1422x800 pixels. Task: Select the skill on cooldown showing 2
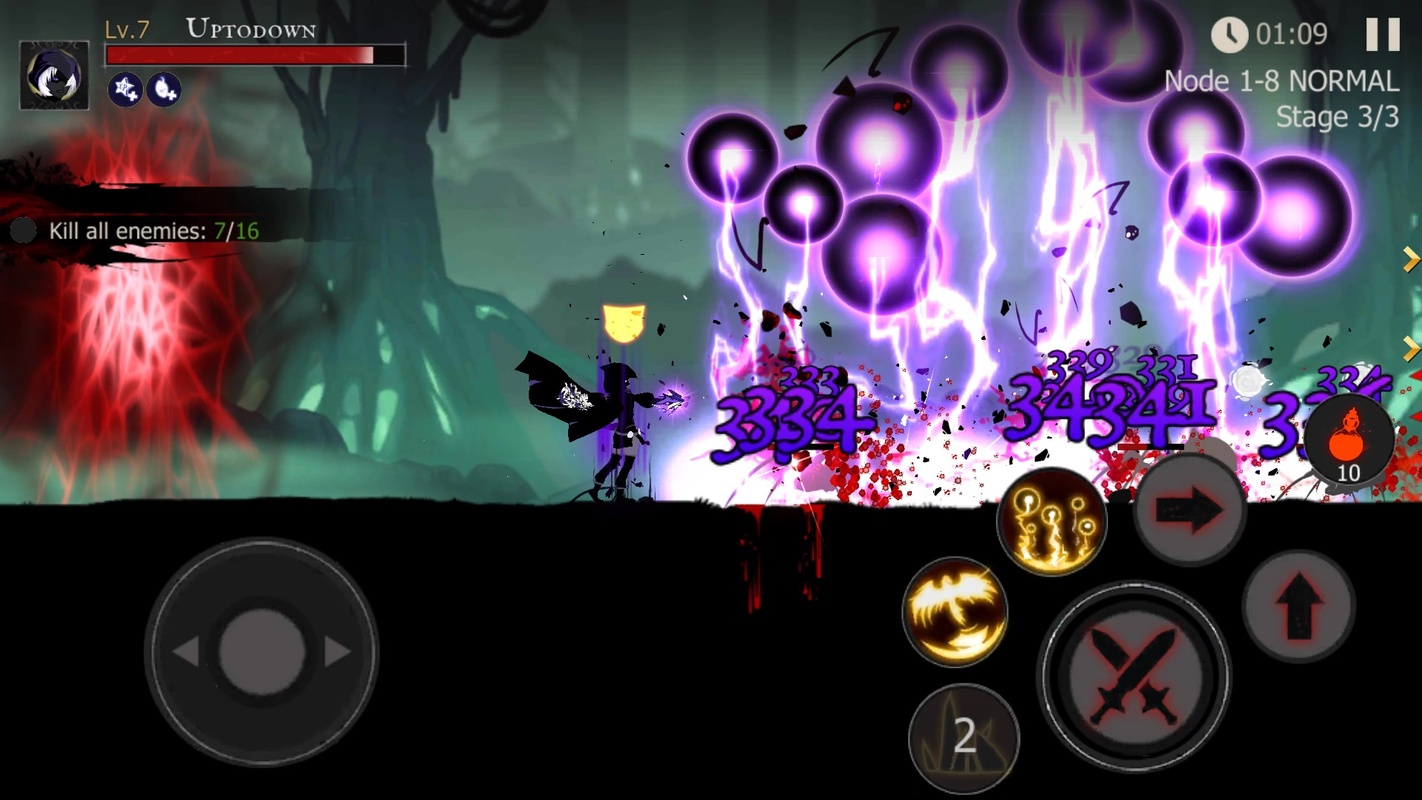pyautogui.click(x=963, y=737)
